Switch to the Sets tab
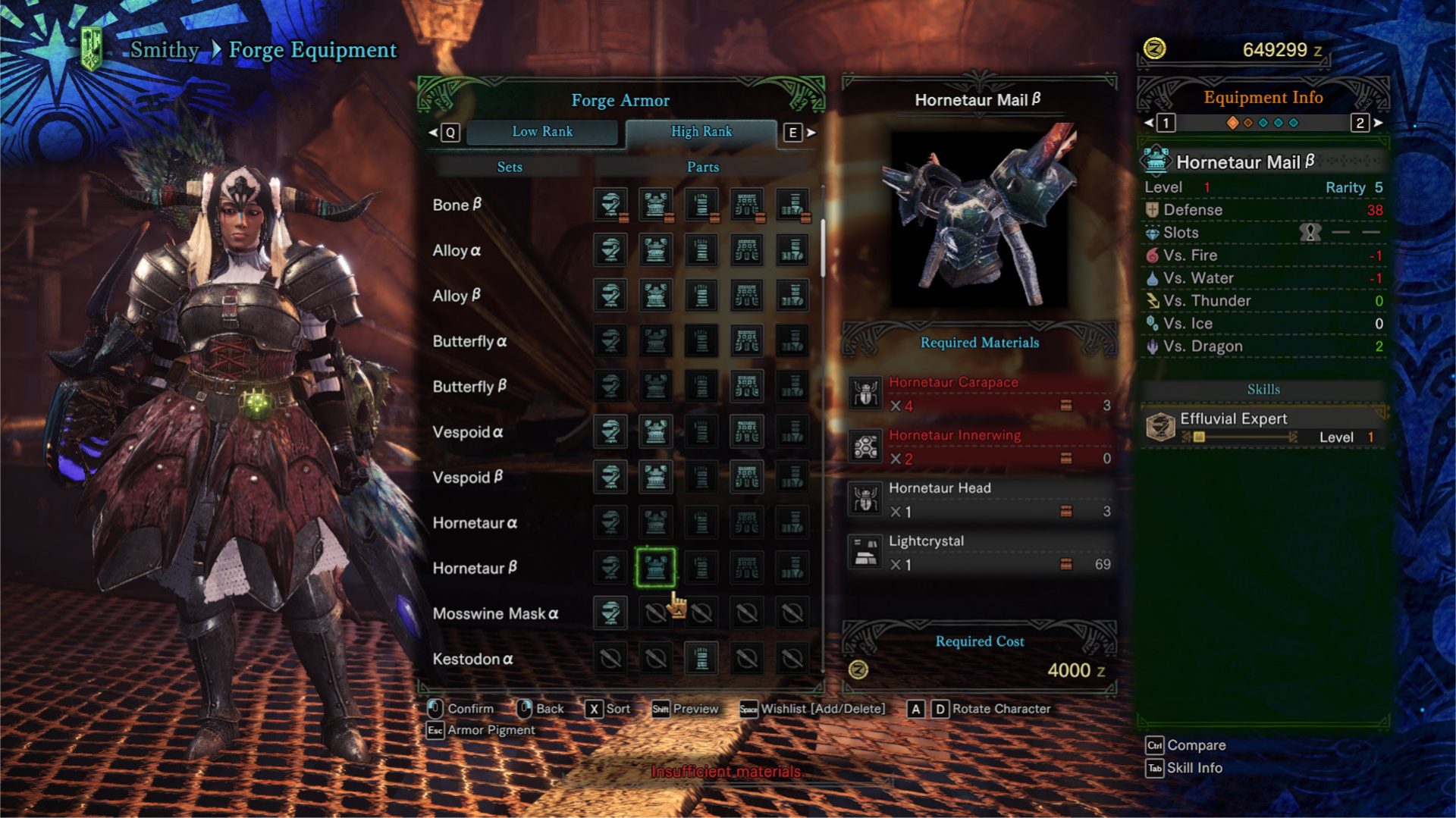Image resolution: width=1456 pixels, height=818 pixels. (x=510, y=167)
